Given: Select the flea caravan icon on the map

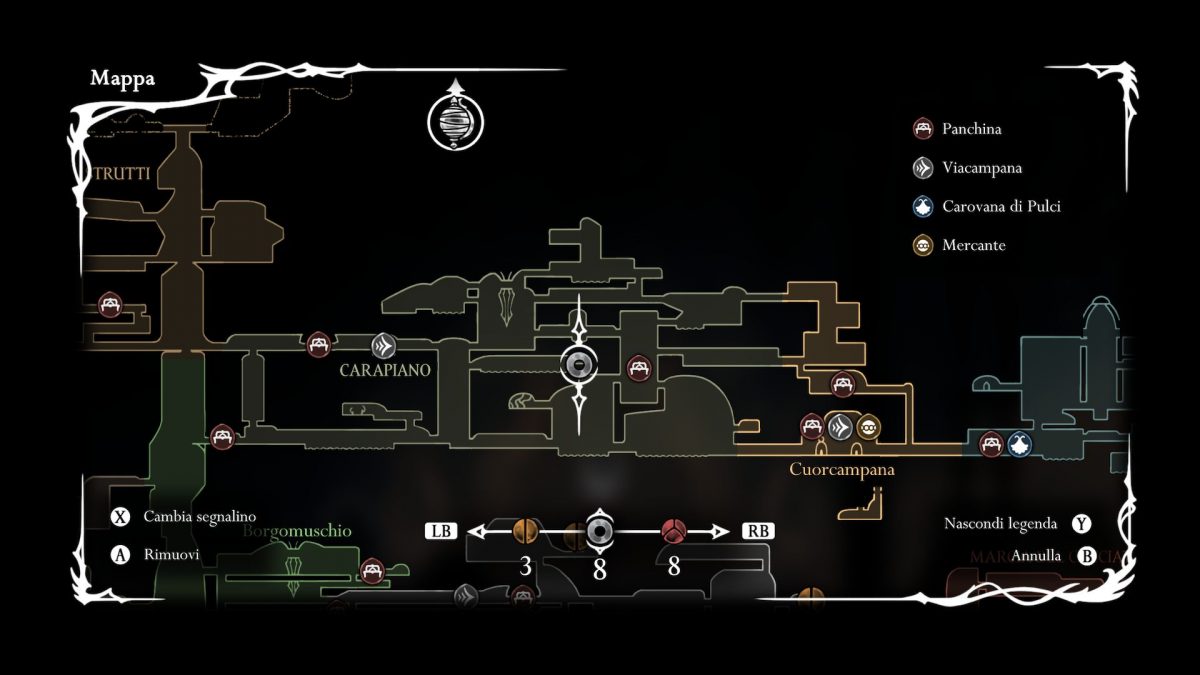Looking at the screenshot, I should click(1018, 444).
